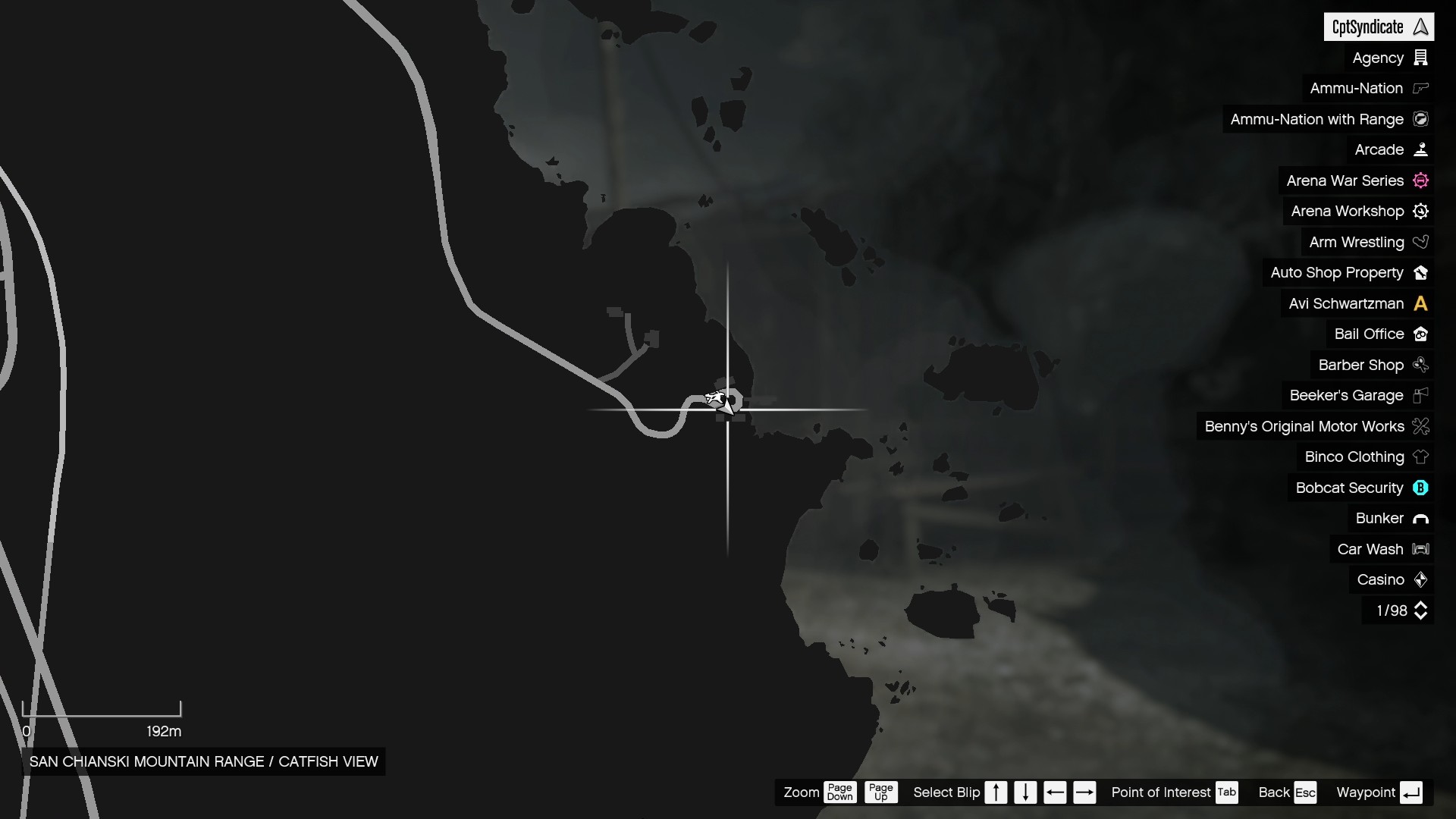Screen dimensions: 1456x819
Task: Click the Ammu-Nation pistol icon
Action: pyautogui.click(x=1421, y=88)
